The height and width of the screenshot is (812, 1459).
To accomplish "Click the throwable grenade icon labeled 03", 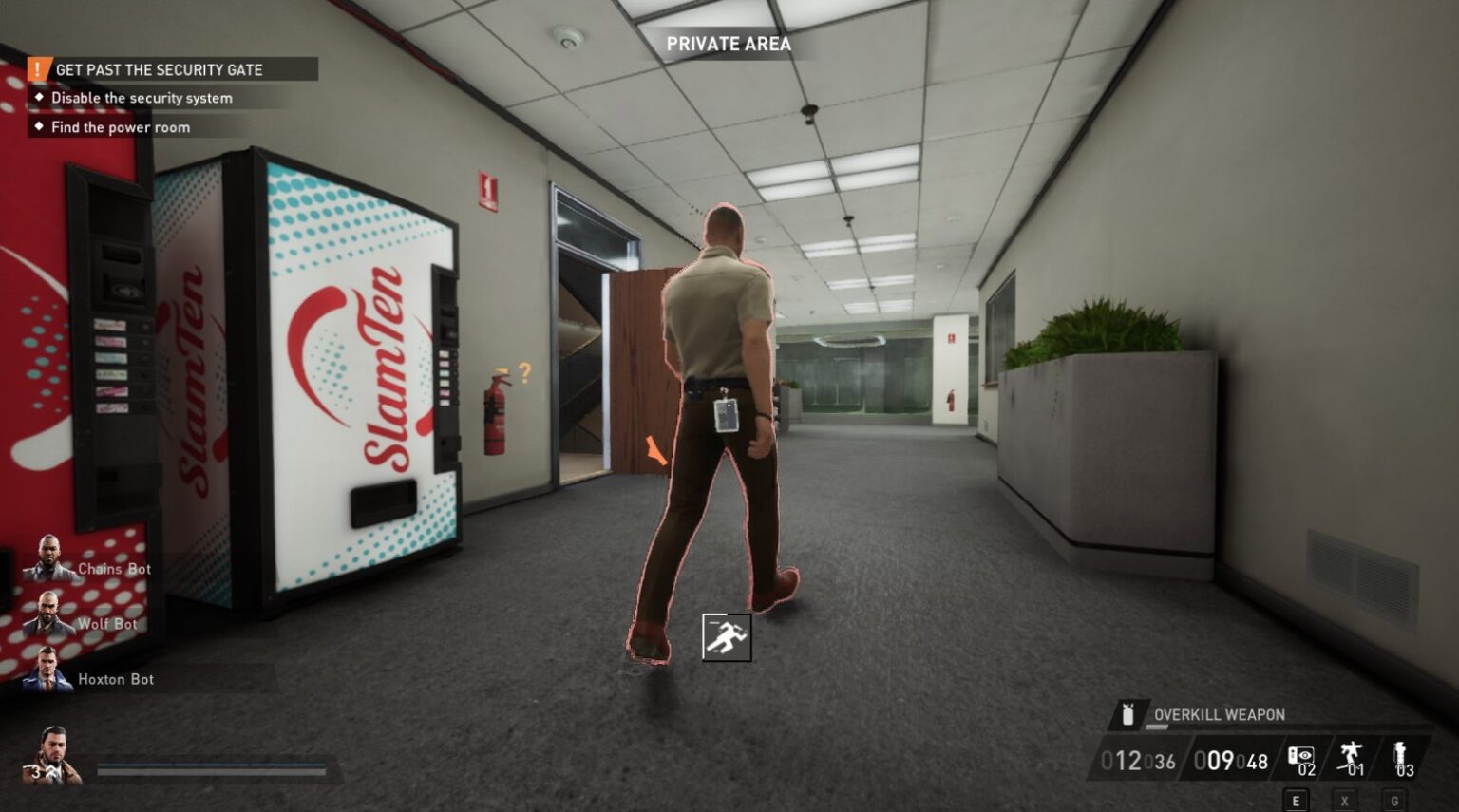I will (x=1403, y=755).
